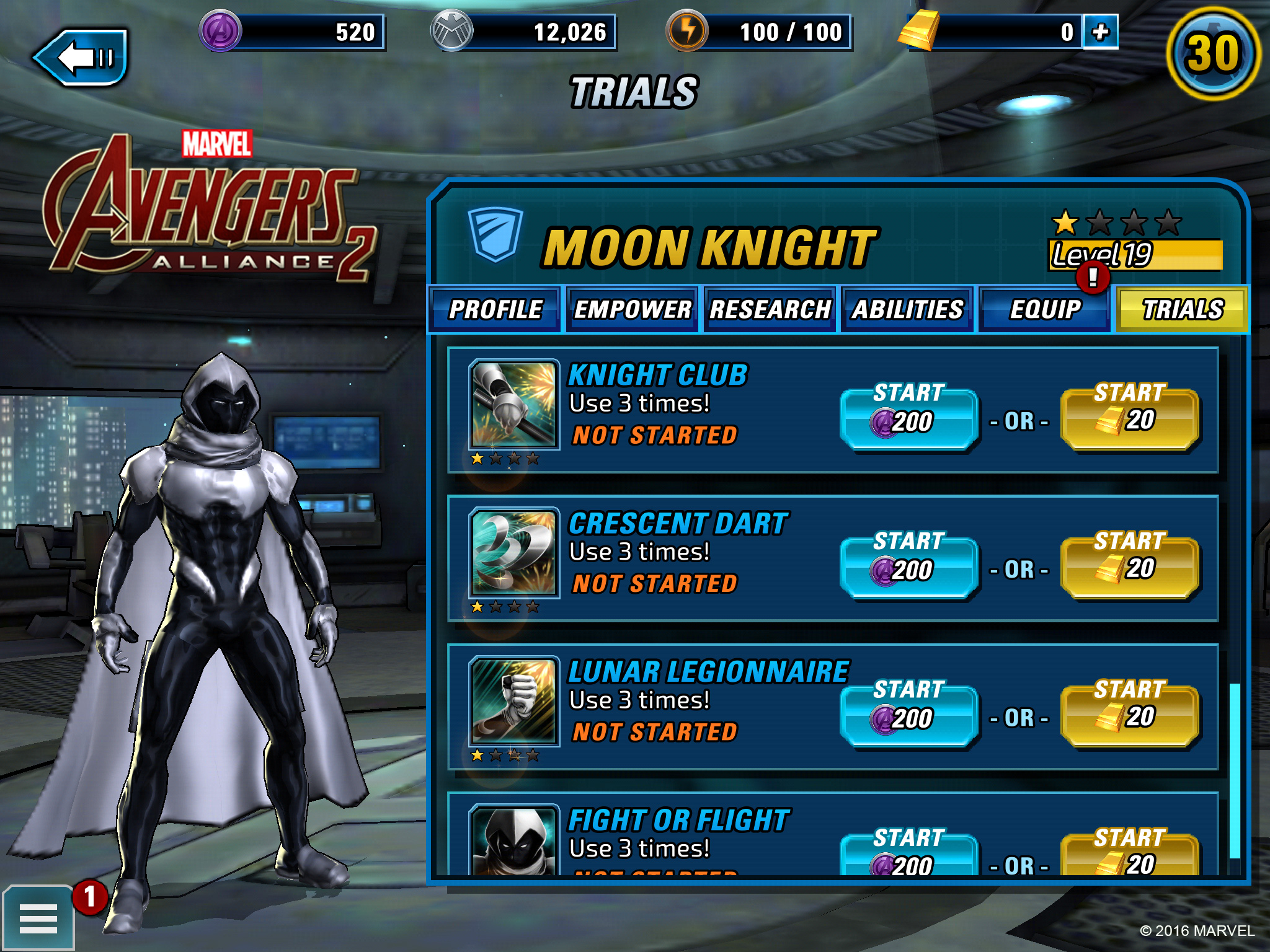Start Knight Club trial for 20 gold
Screen dimensions: 1270x952
click(1129, 418)
